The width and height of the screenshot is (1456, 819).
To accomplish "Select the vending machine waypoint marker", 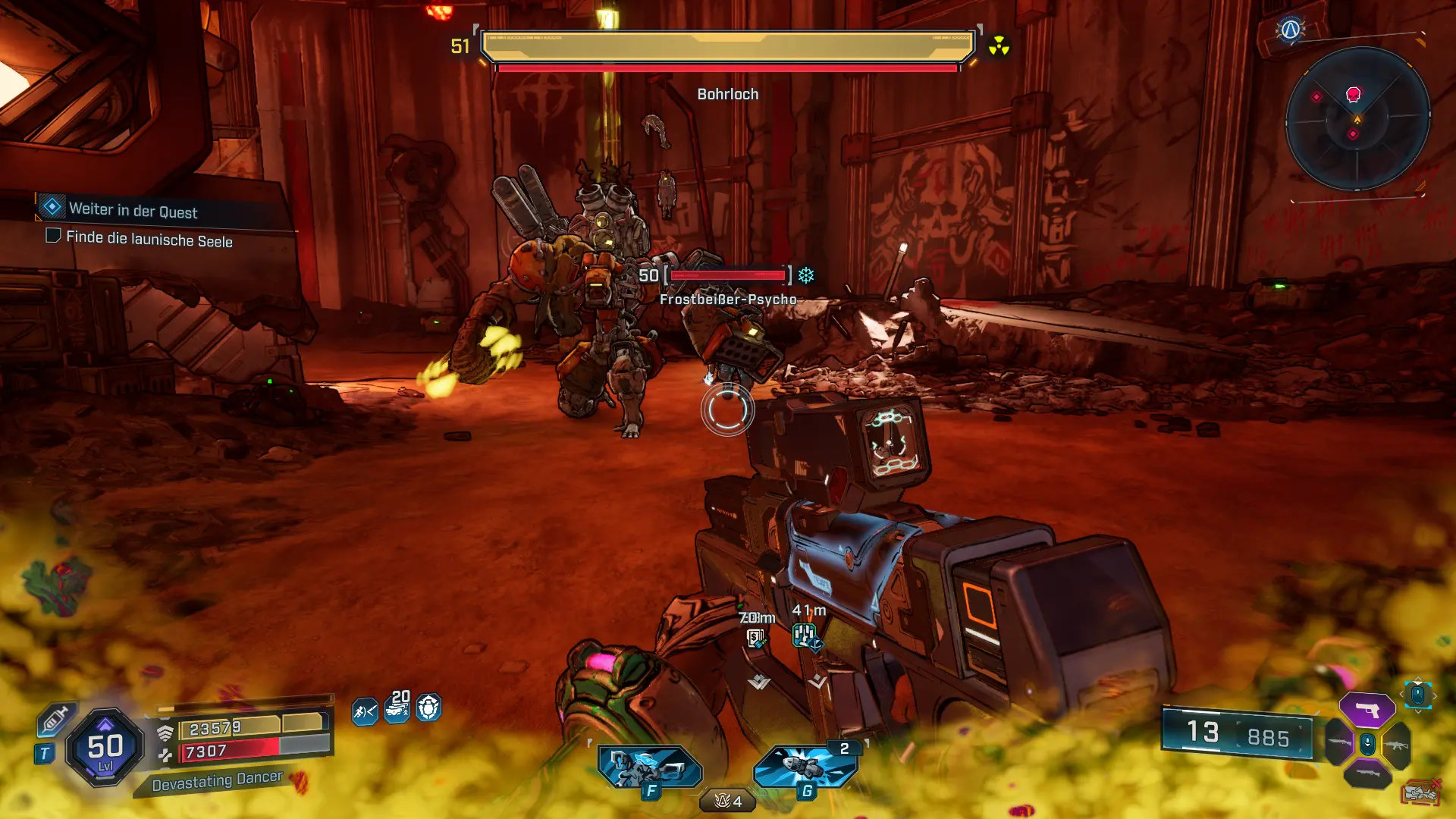I will 755,638.
